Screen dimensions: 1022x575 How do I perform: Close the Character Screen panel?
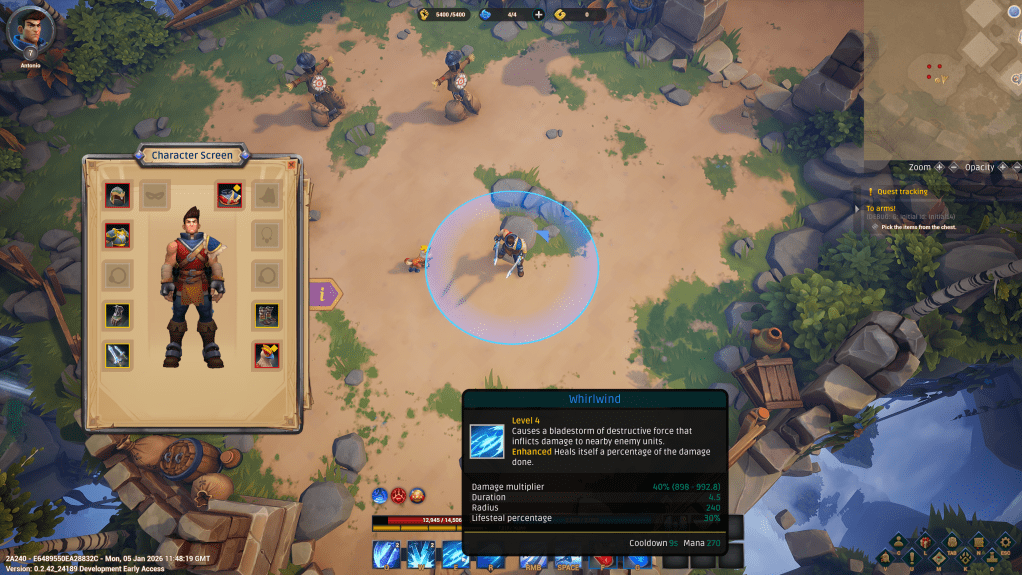pyautogui.click(x=291, y=164)
